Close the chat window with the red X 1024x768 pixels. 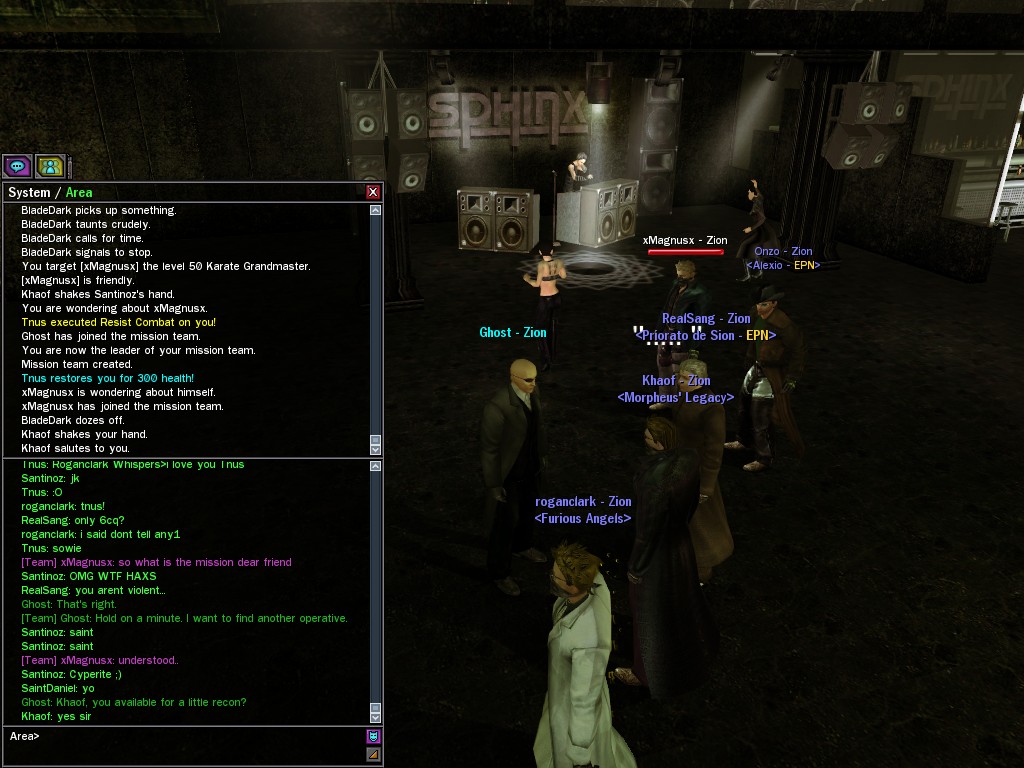373,192
